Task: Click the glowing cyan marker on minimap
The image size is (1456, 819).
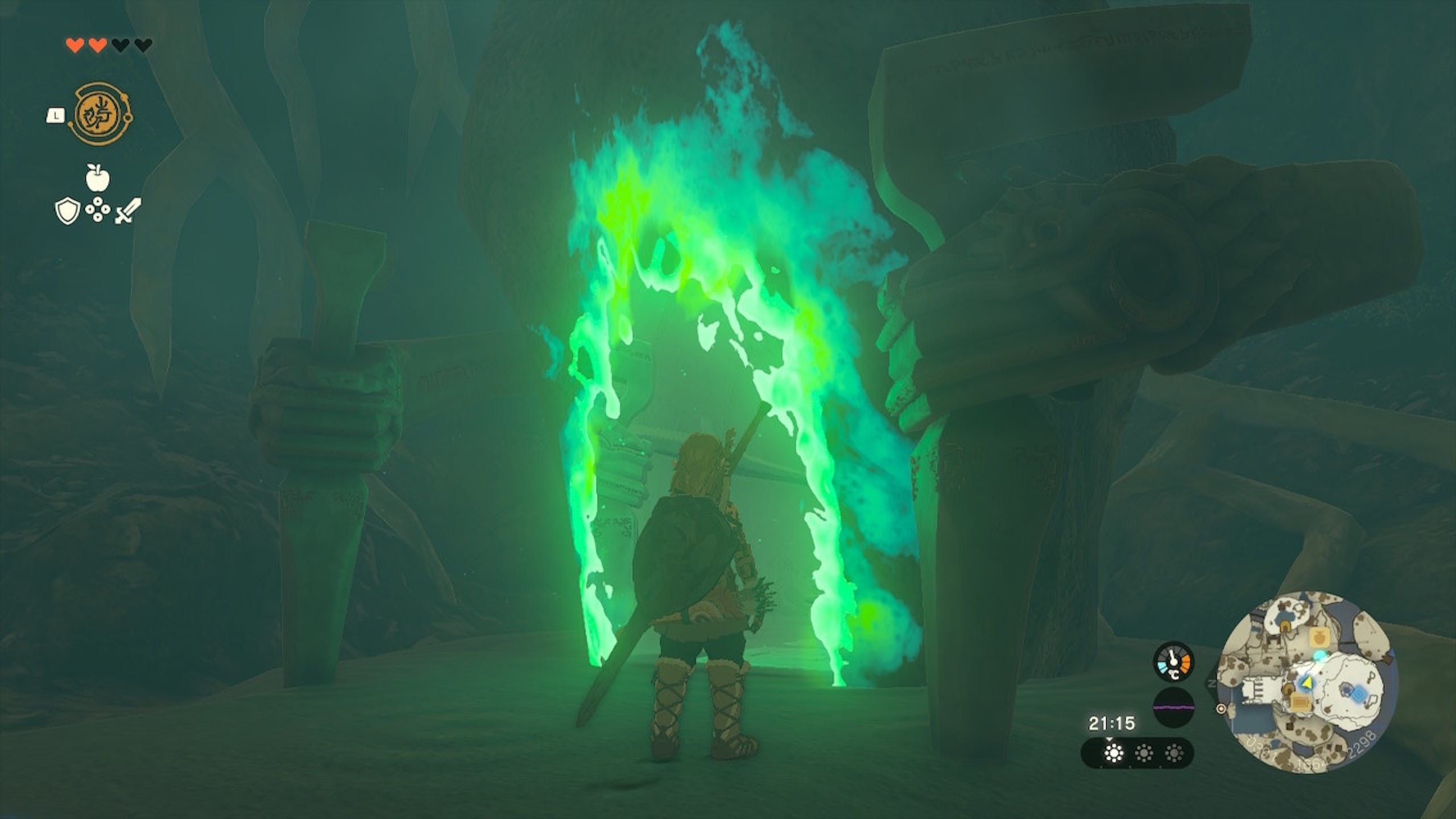Action: click(x=1319, y=656)
